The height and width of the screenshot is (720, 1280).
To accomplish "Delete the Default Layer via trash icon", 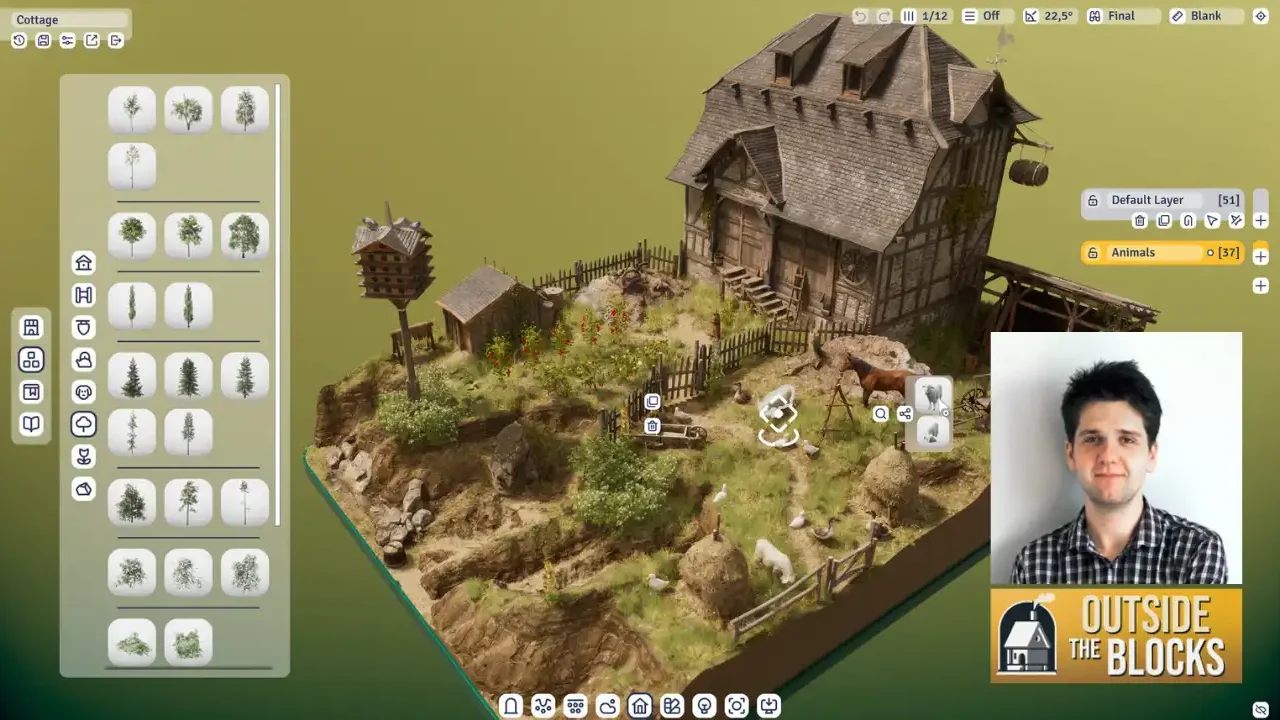I will click(1140, 220).
